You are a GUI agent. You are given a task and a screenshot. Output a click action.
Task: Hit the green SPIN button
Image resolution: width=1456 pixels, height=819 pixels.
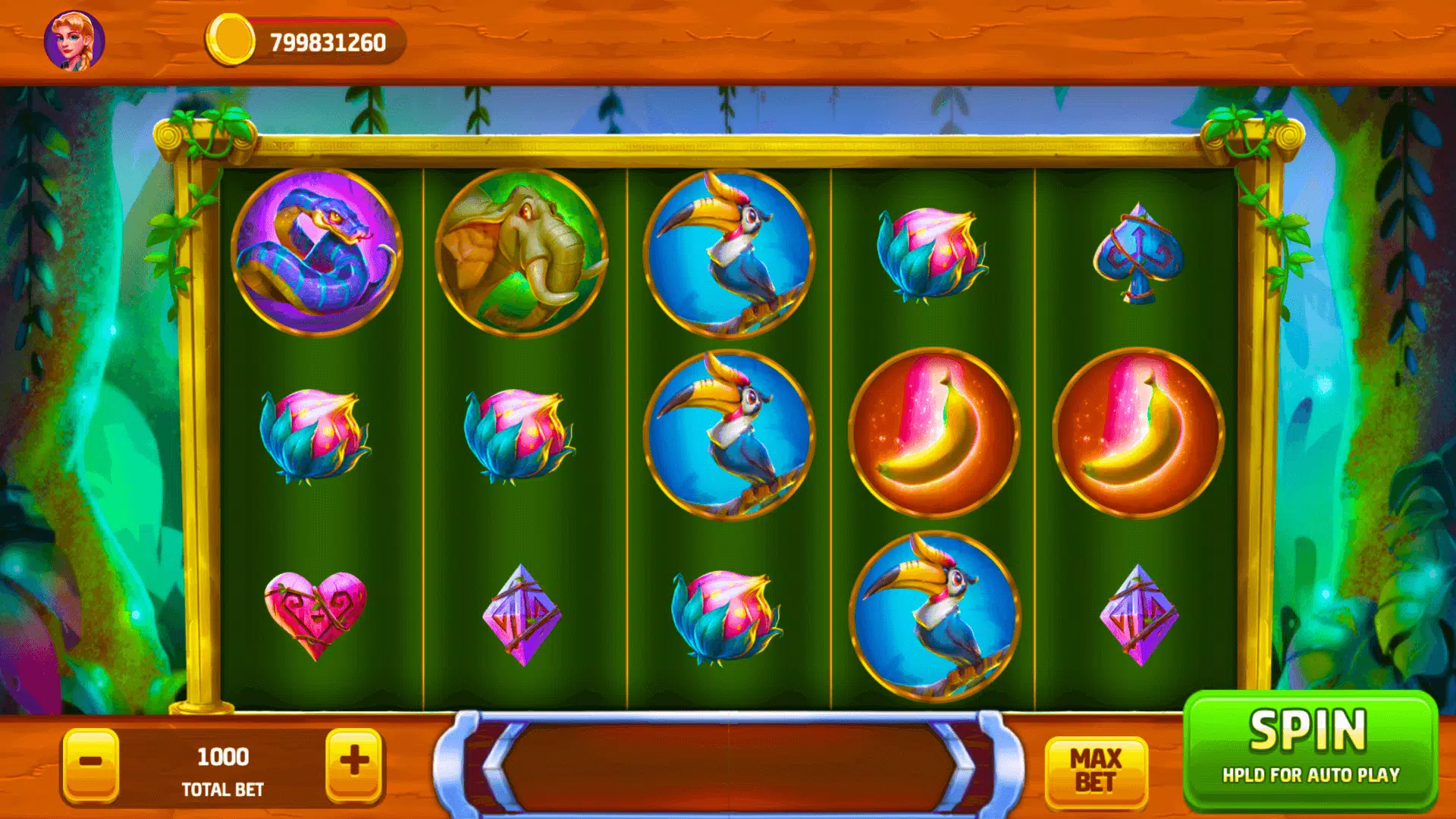tap(1310, 749)
